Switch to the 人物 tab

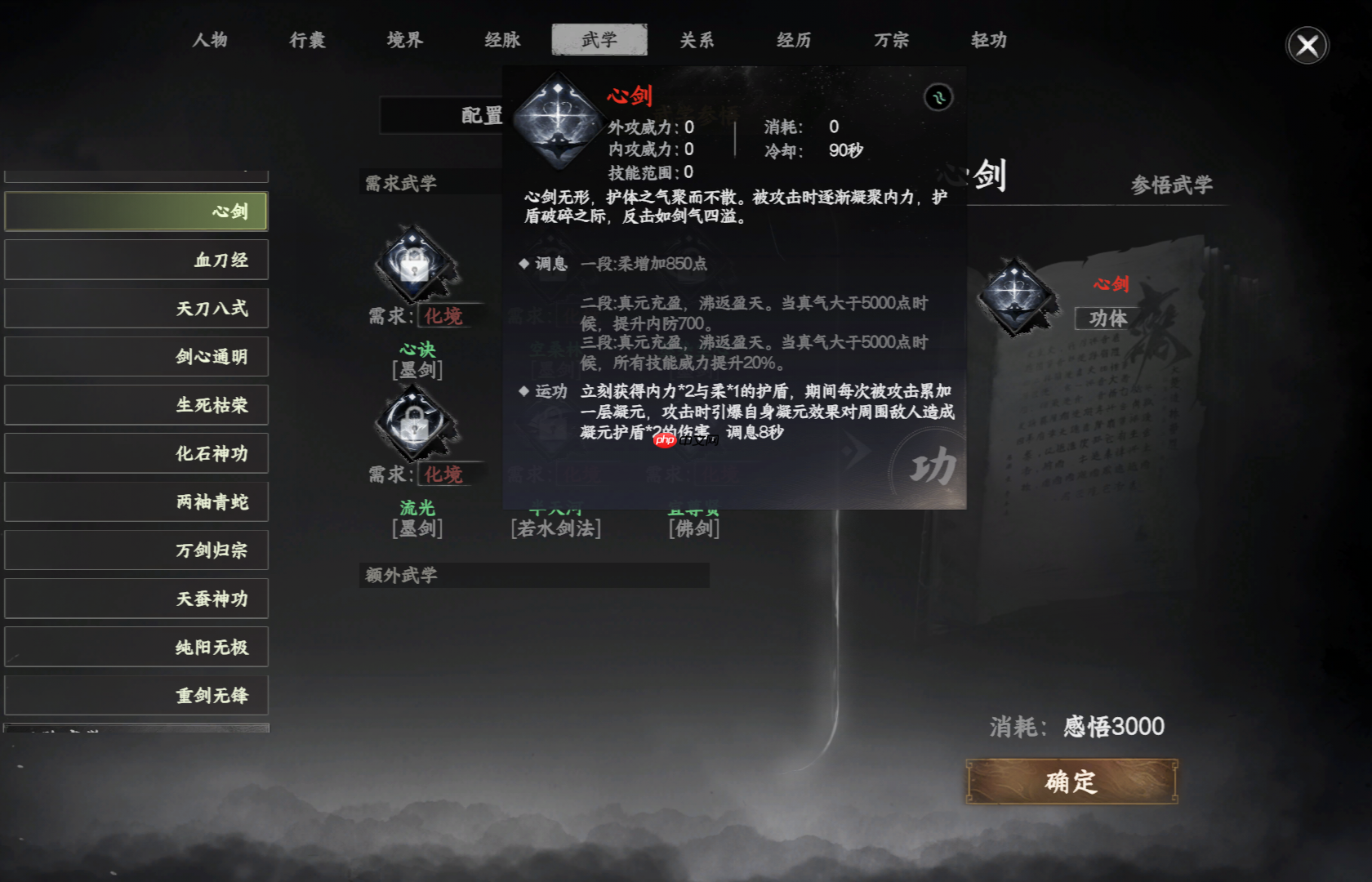point(209,40)
